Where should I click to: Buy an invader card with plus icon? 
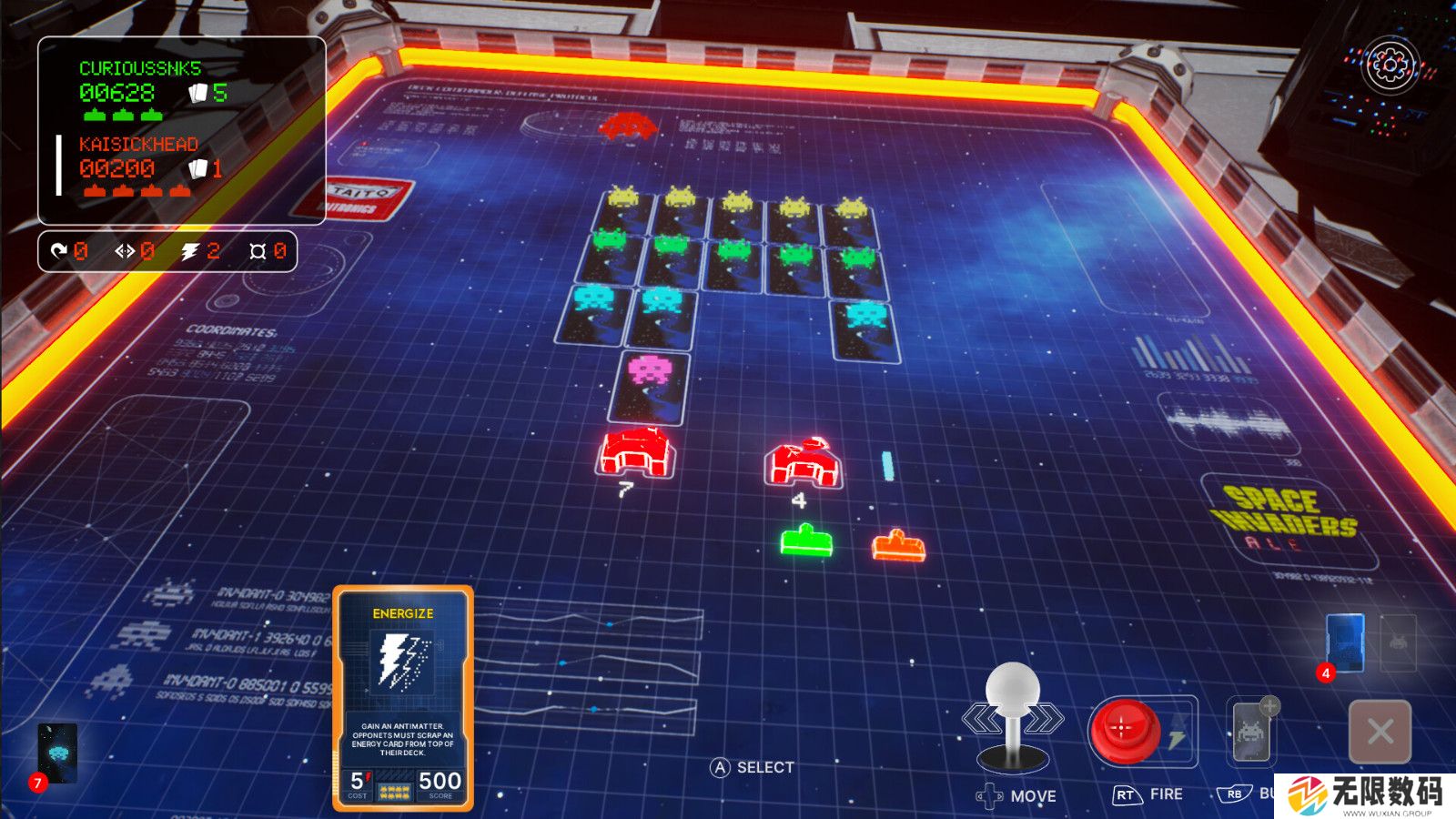tap(1252, 731)
